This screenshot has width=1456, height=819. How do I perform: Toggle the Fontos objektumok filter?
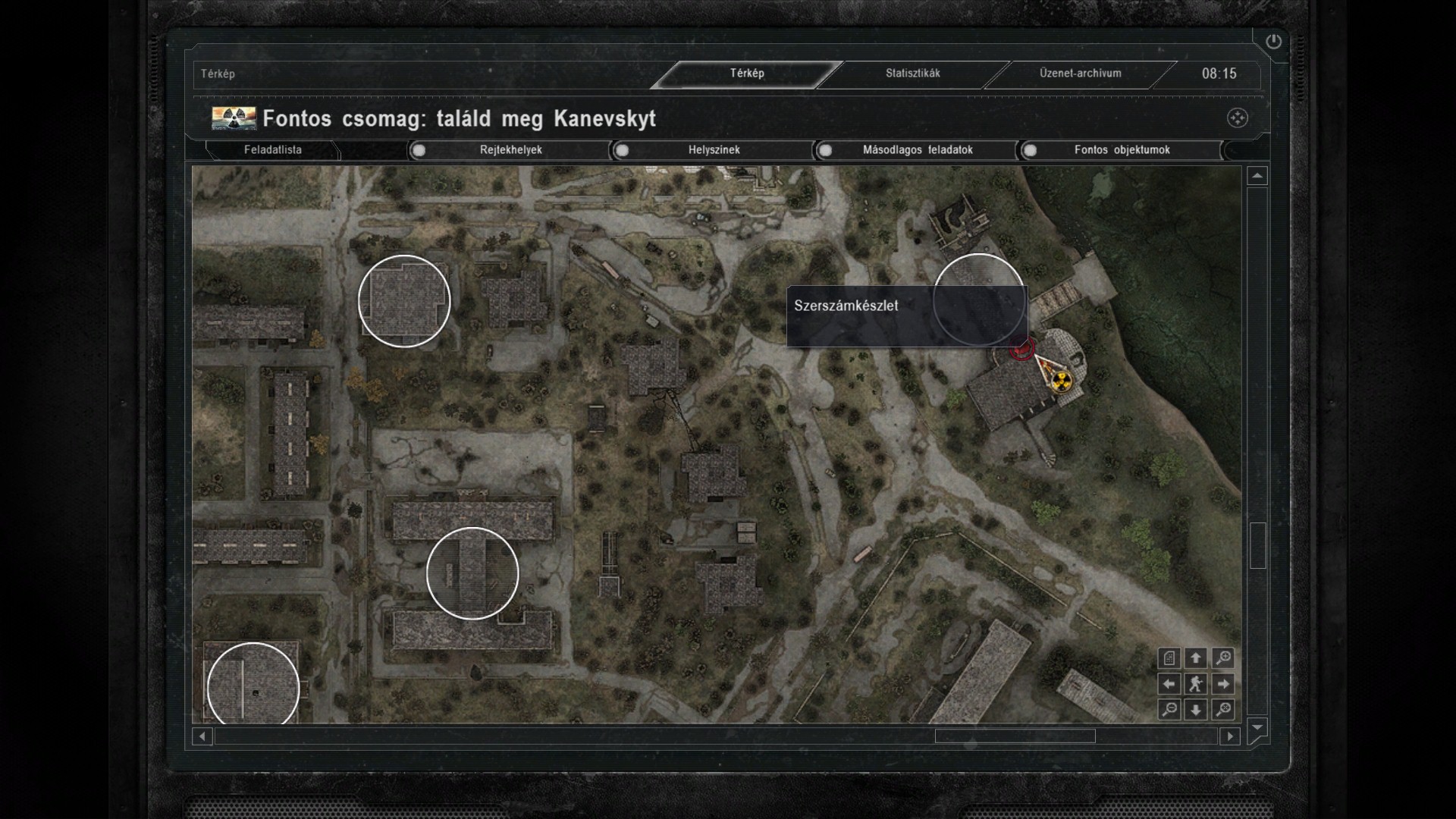[x=1030, y=150]
